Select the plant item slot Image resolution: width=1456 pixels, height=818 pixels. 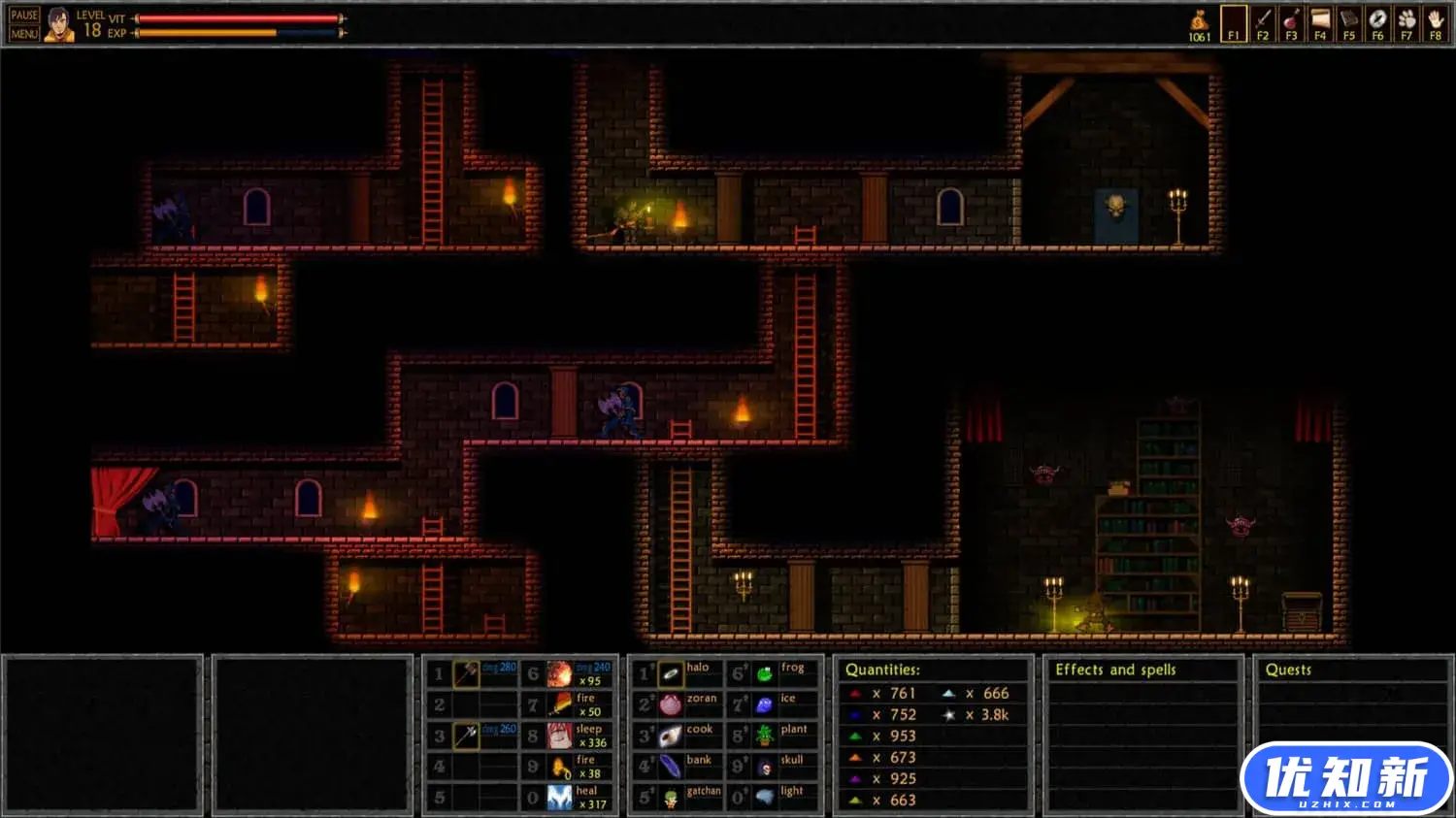765,736
